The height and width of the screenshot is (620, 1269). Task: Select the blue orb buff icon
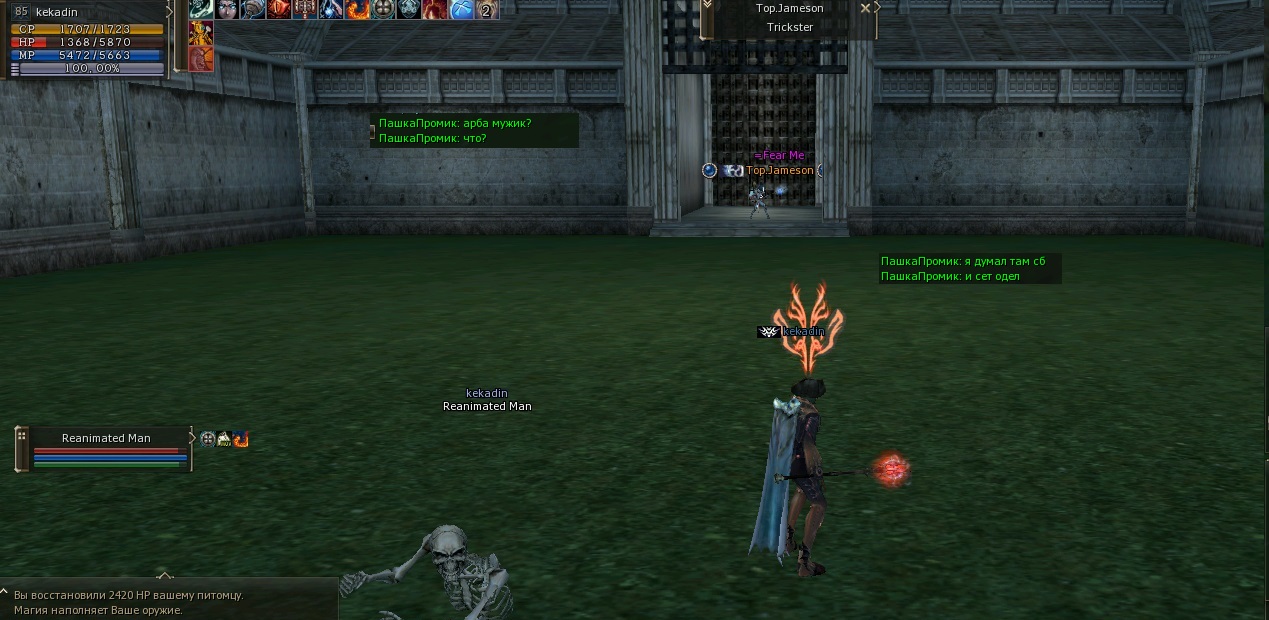tap(461, 10)
